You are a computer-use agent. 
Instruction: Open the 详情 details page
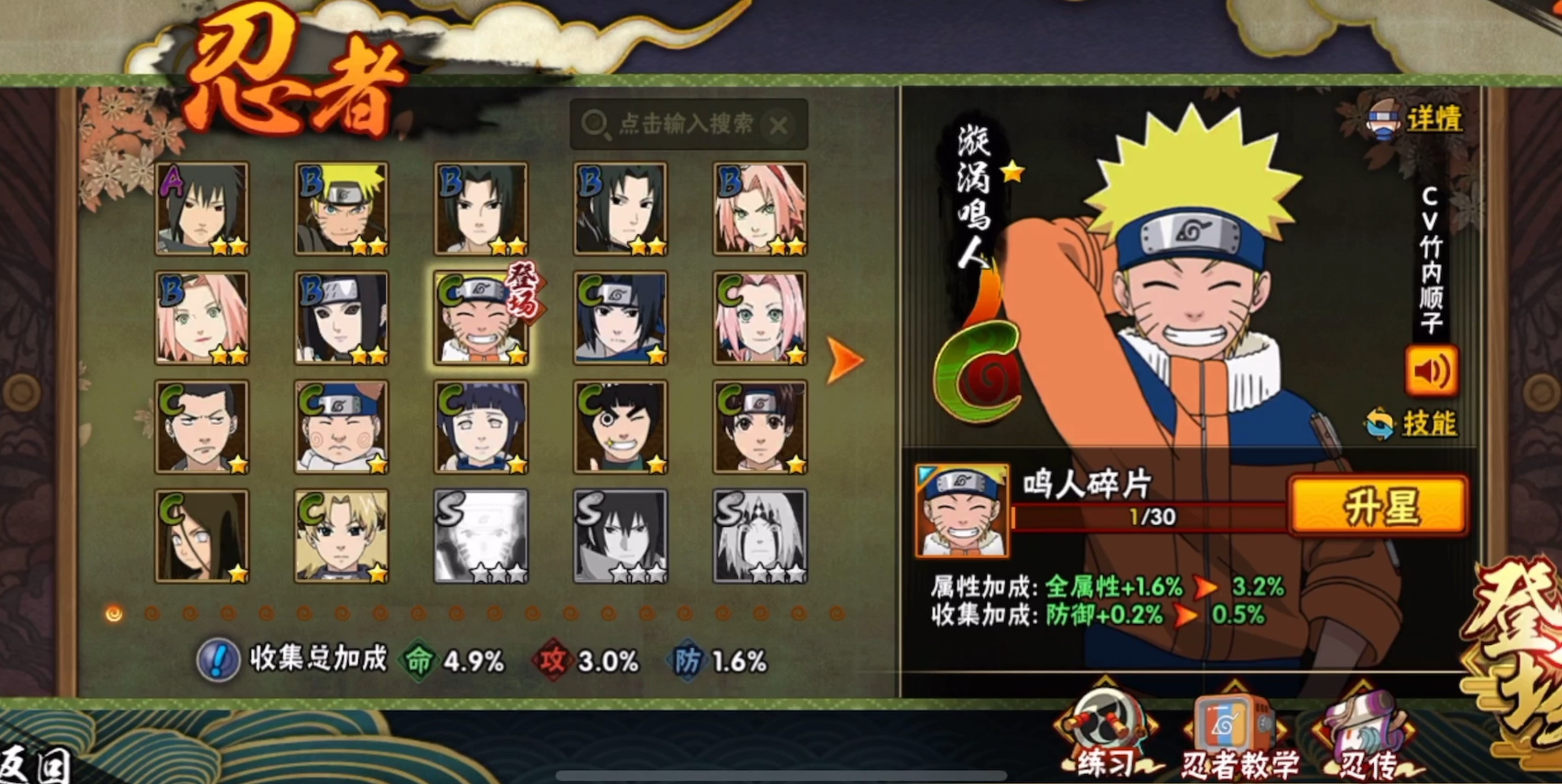(1433, 119)
